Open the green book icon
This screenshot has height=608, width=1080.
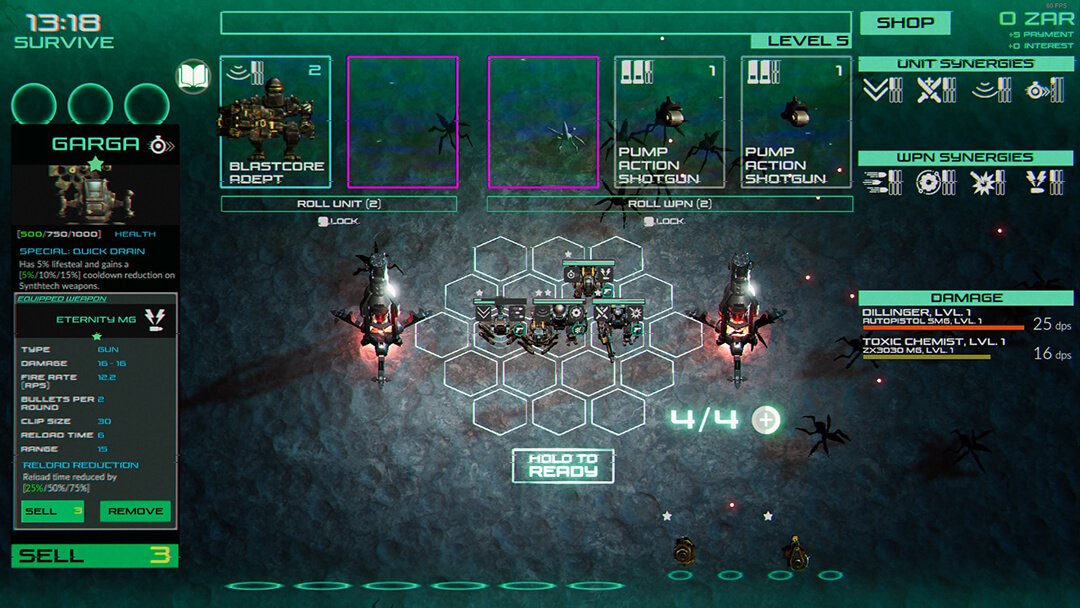(193, 76)
